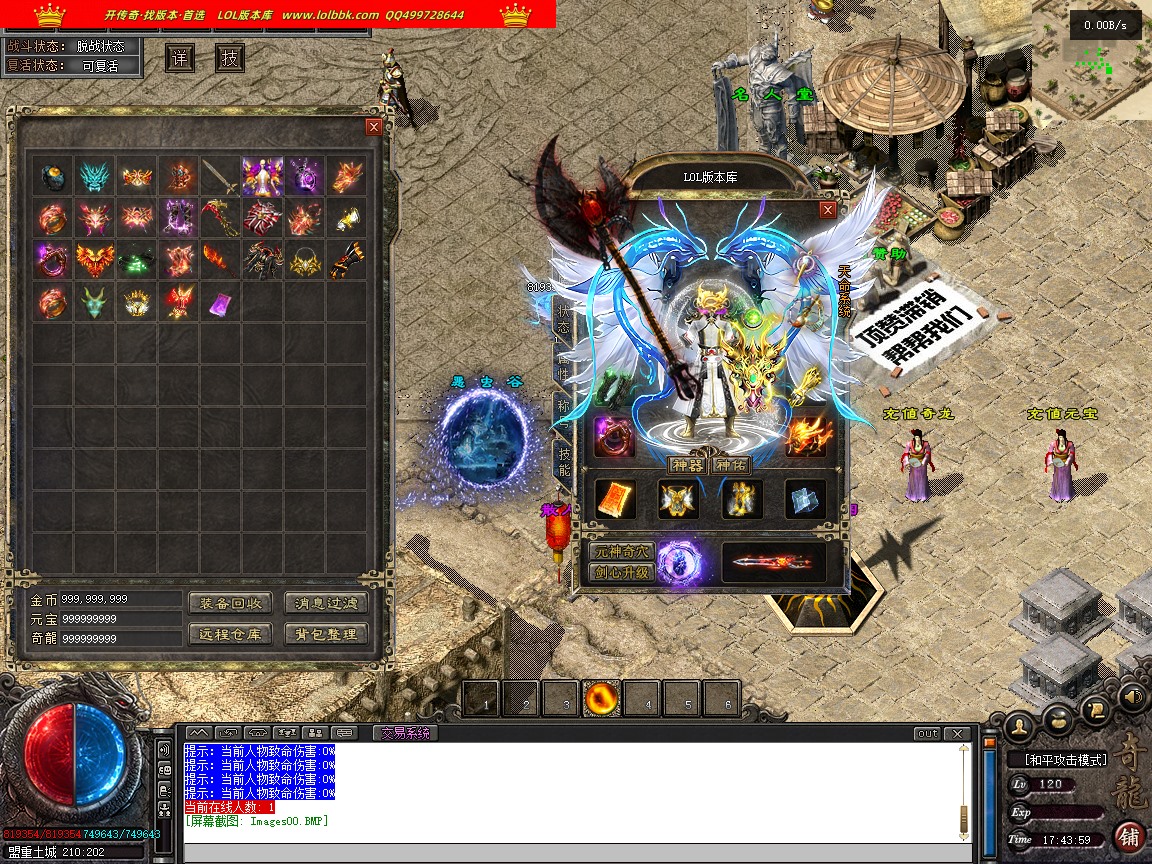Open the 铺 shop button
Screen dimensions: 1152x864
pyautogui.click(x=1130, y=835)
